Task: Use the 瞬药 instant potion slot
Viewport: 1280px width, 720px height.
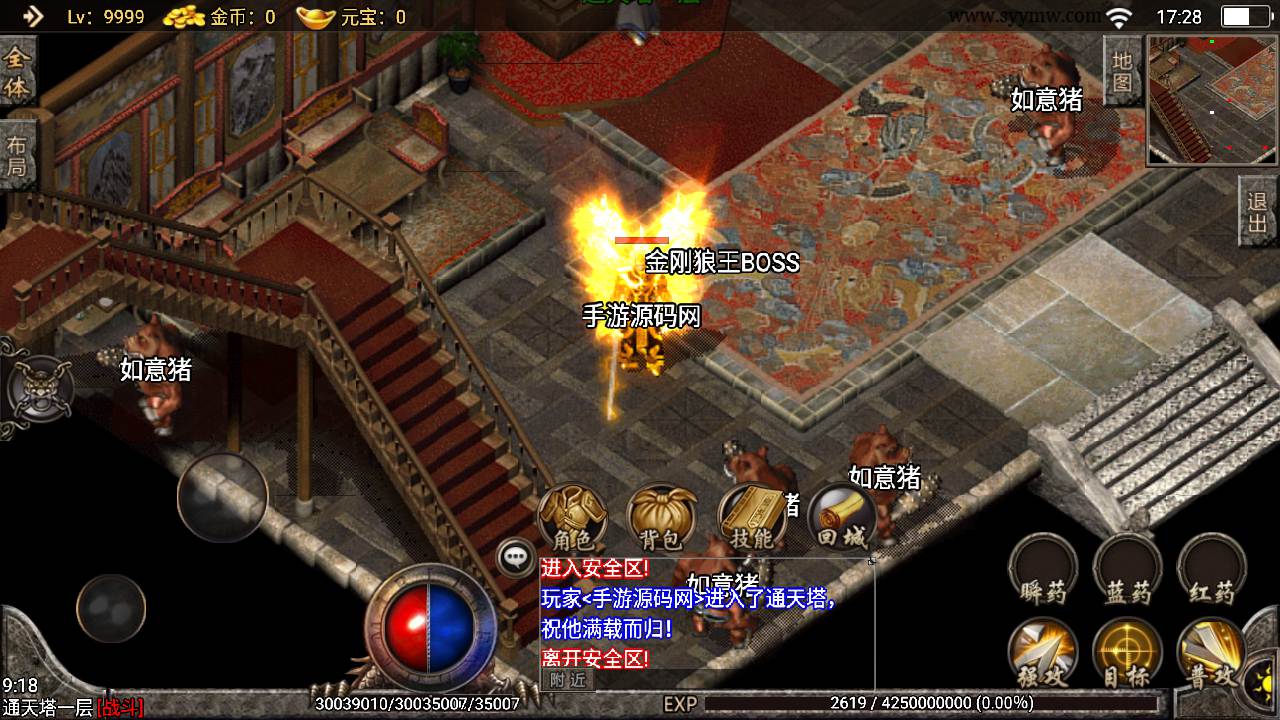Action: (x=1043, y=571)
